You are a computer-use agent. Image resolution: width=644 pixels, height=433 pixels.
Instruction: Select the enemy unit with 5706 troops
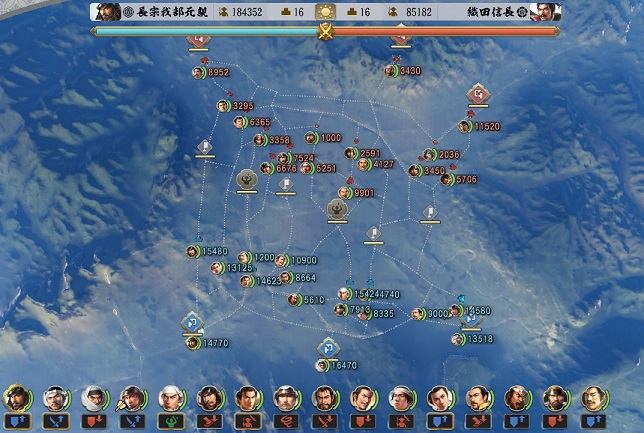click(446, 179)
